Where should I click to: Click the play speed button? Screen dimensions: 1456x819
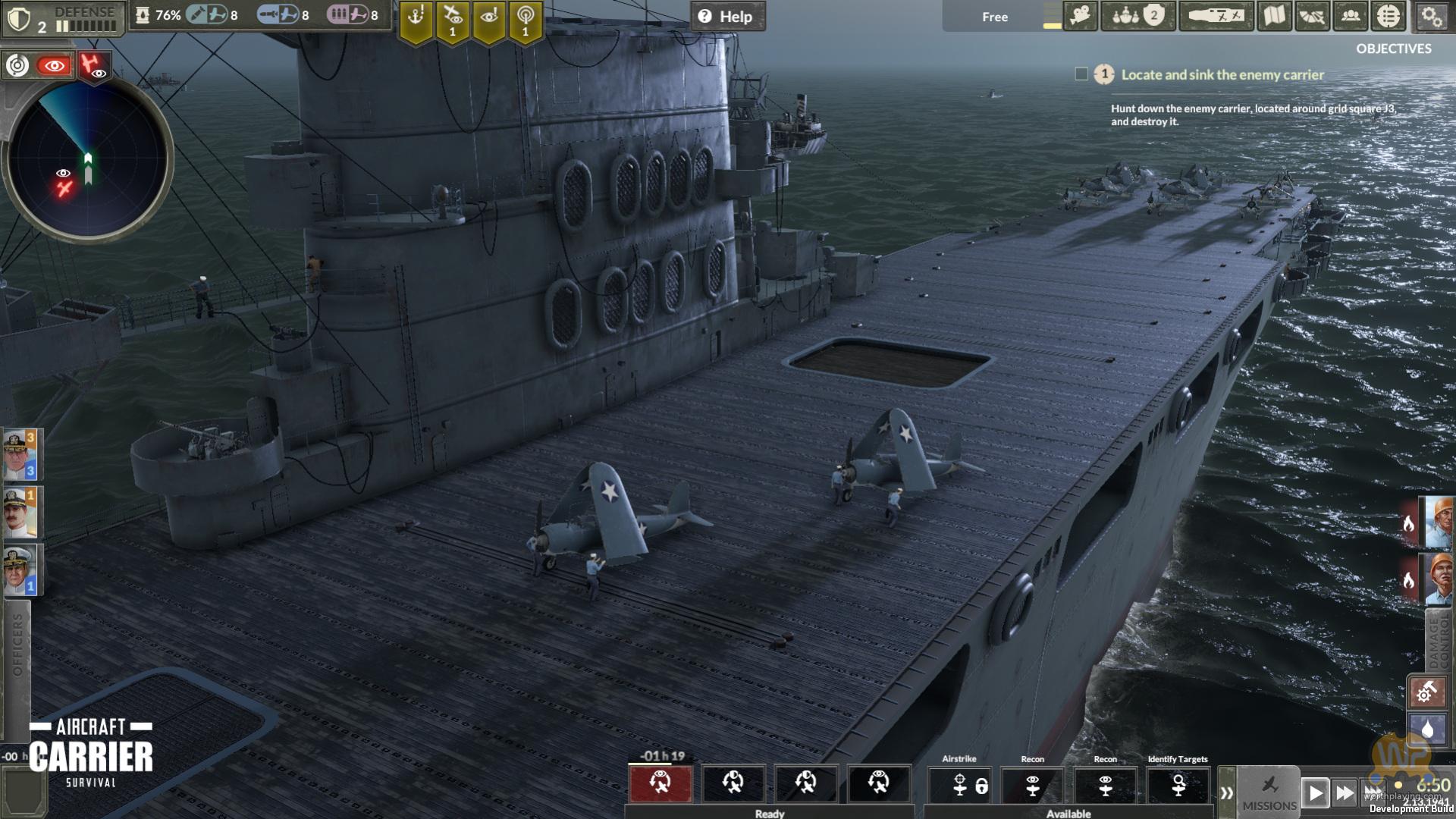click(1316, 793)
